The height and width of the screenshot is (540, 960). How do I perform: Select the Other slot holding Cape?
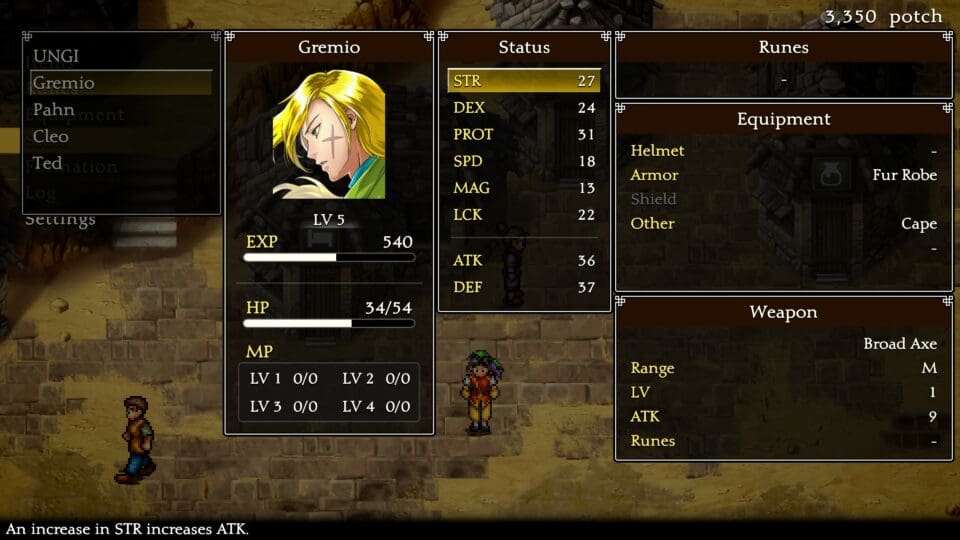click(x=783, y=223)
